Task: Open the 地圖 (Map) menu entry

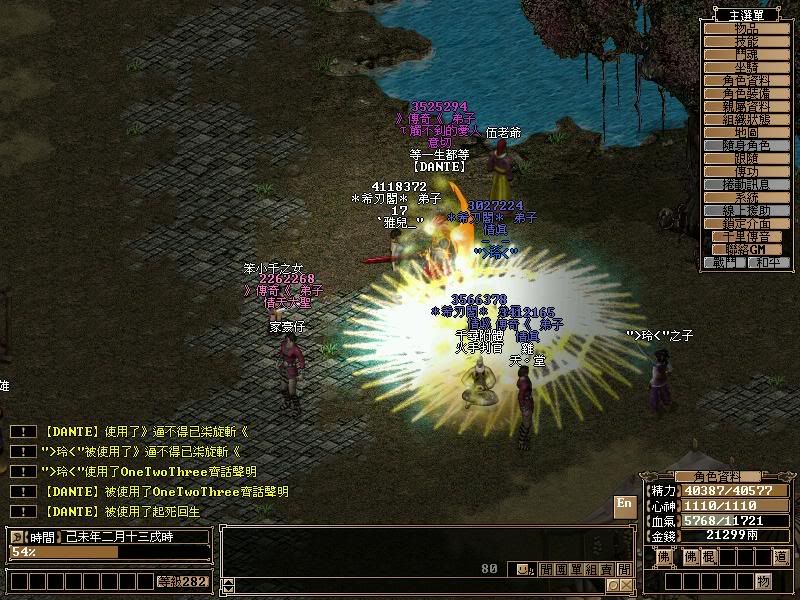Action: click(745, 132)
